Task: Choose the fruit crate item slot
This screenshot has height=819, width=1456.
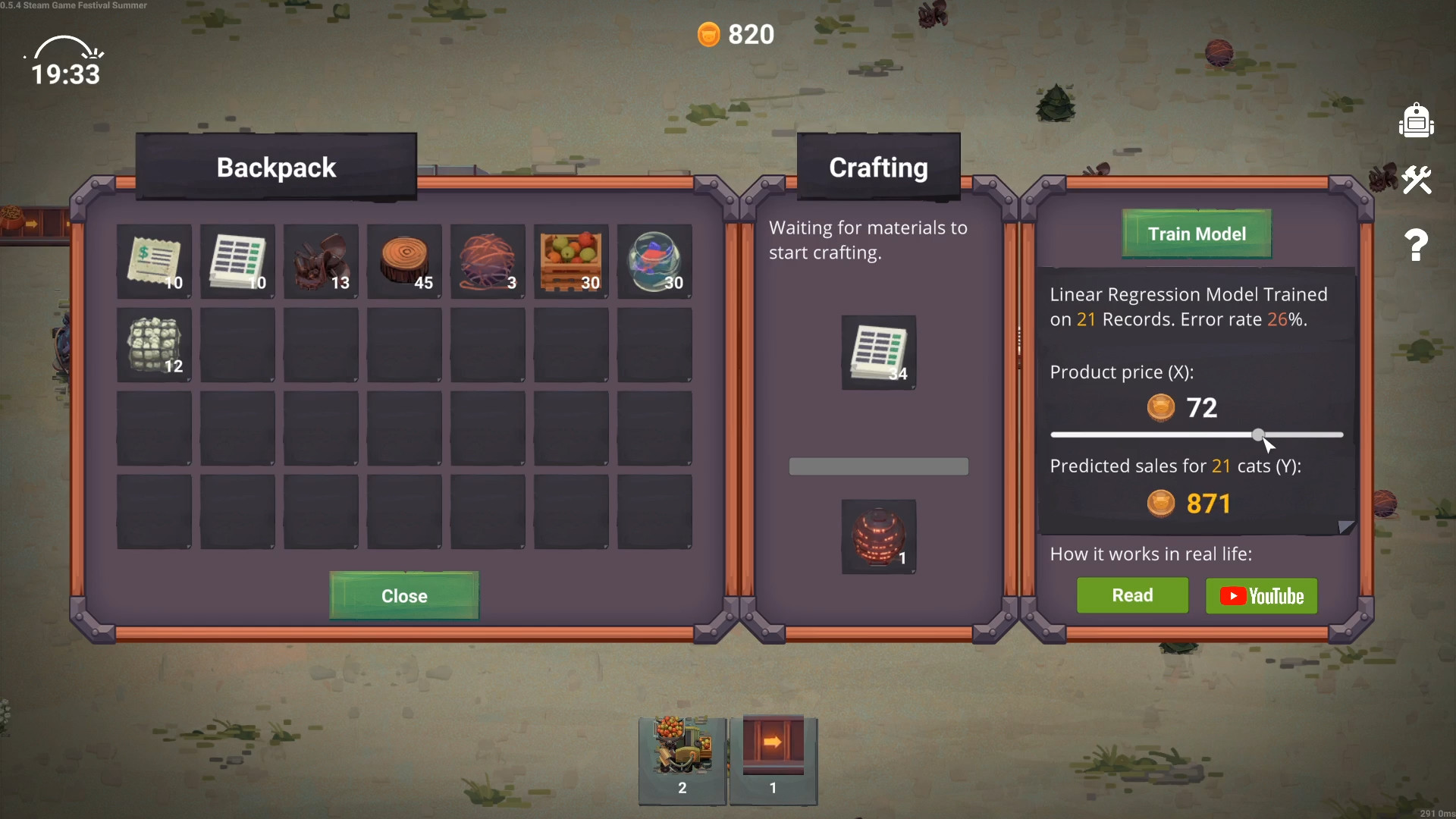Action: [x=572, y=262]
